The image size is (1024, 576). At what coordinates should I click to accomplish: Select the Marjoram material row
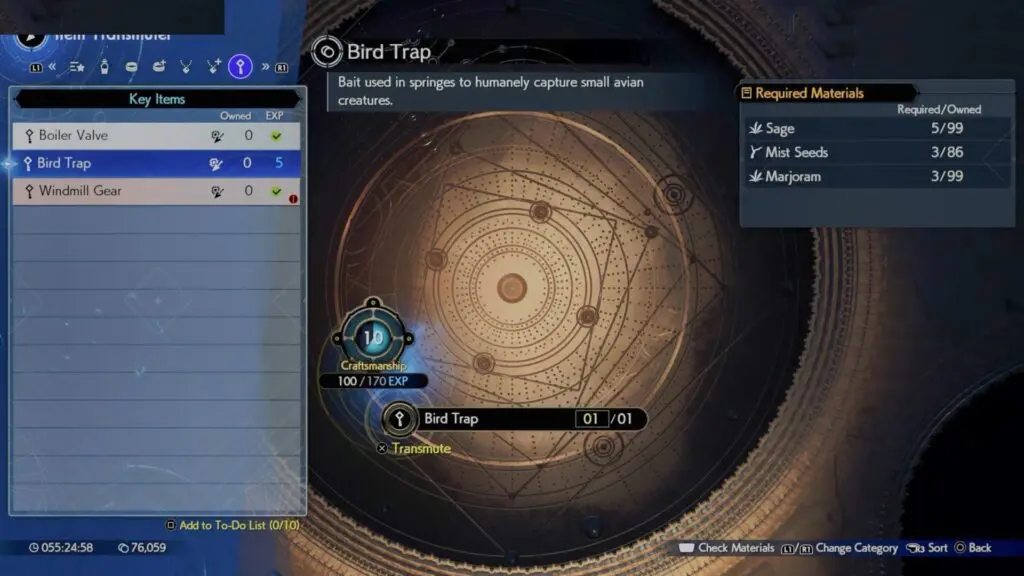point(877,177)
